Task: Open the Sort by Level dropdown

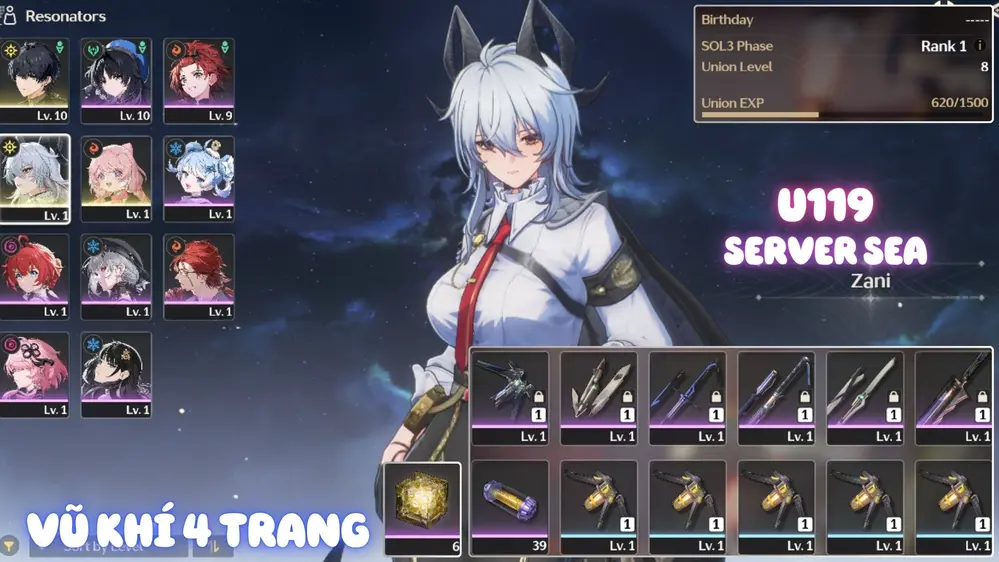Action: click(x=108, y=545)
